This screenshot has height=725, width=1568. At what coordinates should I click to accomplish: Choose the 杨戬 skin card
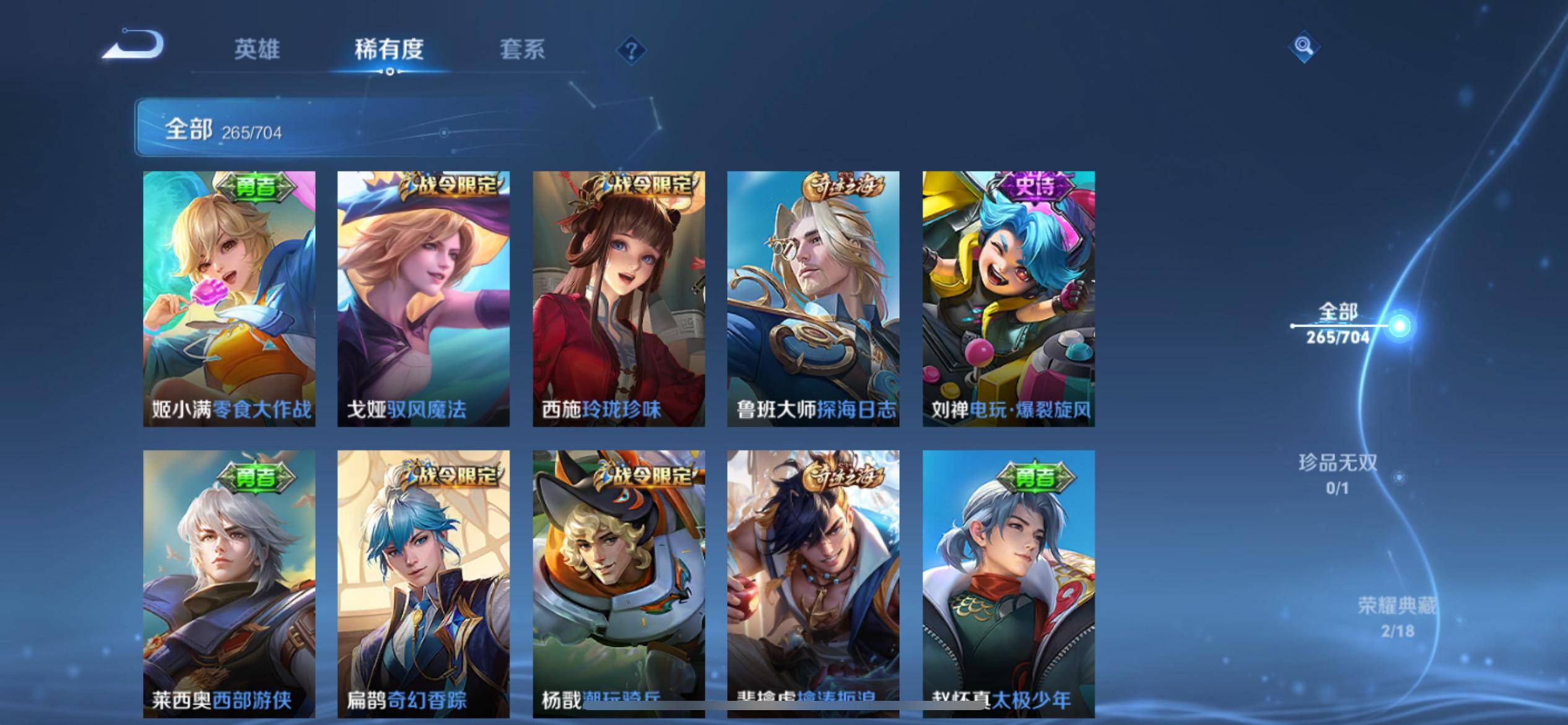tap(619, 582)
